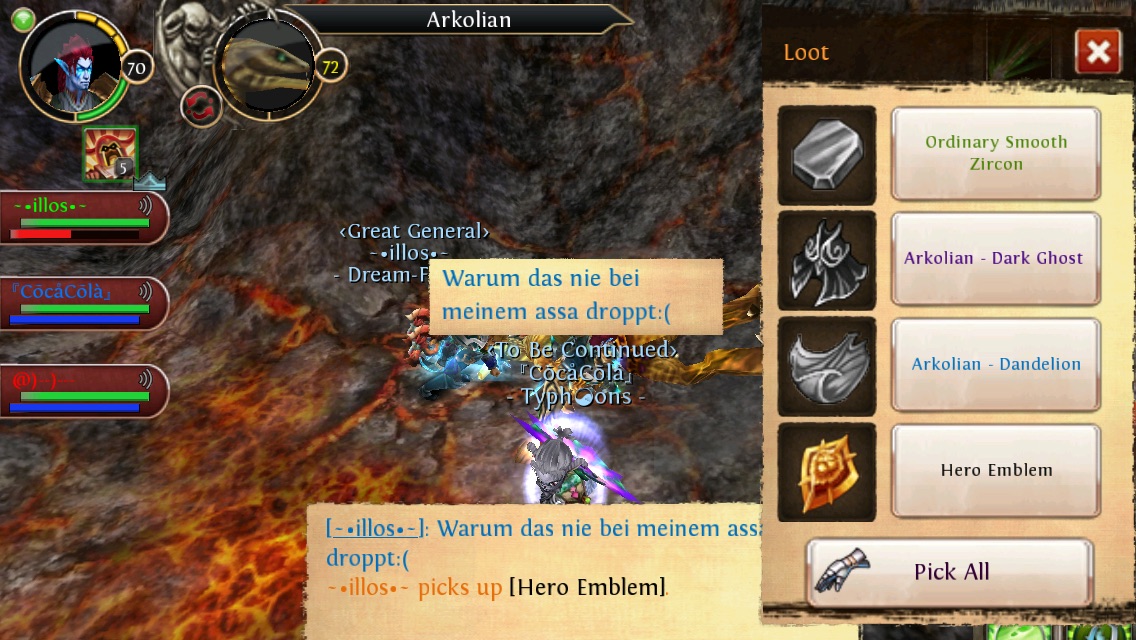This screenshot has height=640, width=1136.
Task: Loot the Arkolian - Dark Ghost item
Action: (x=996, y=258)
